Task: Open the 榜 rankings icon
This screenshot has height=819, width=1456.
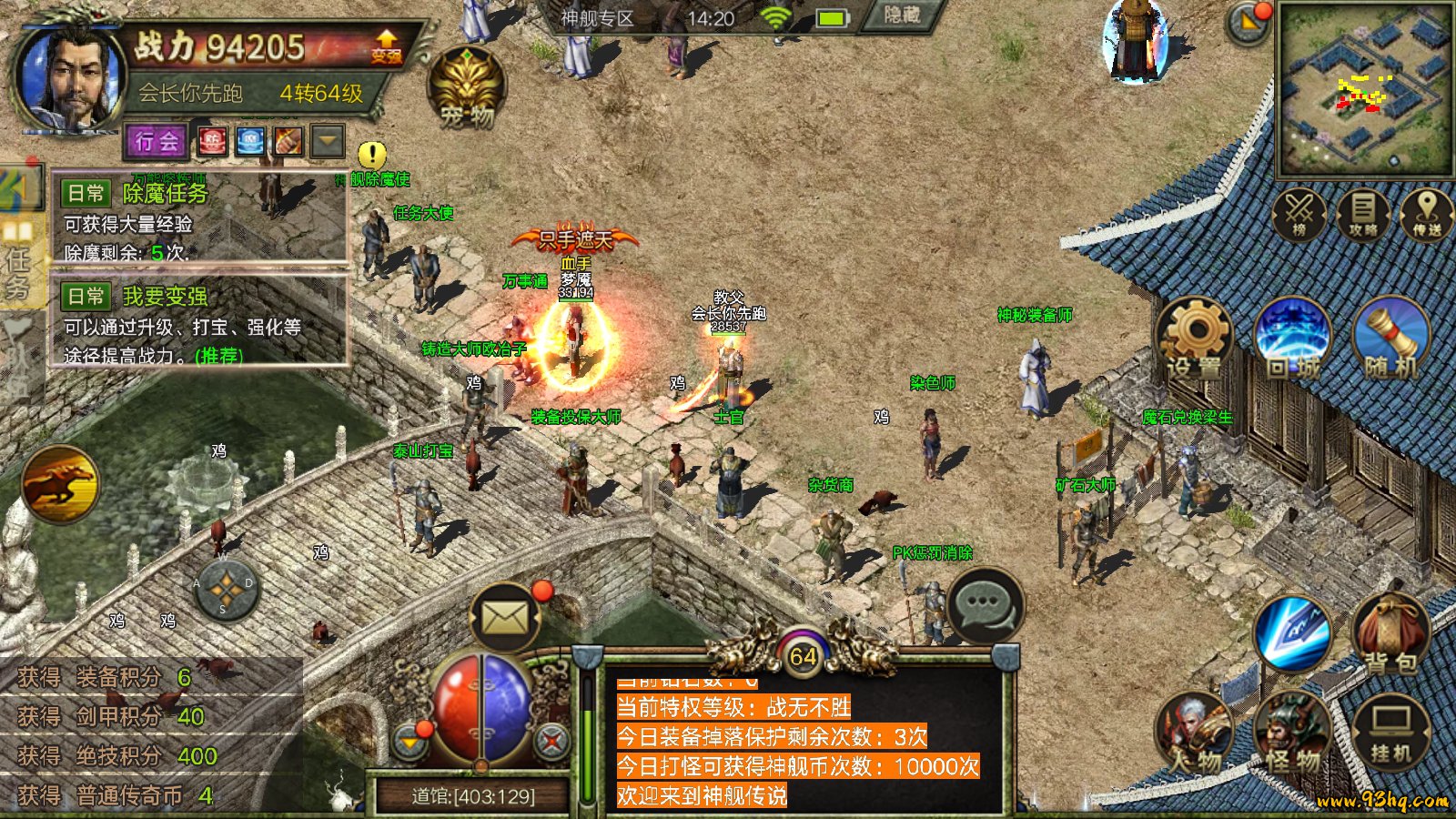Action: tap(1299, 215)
